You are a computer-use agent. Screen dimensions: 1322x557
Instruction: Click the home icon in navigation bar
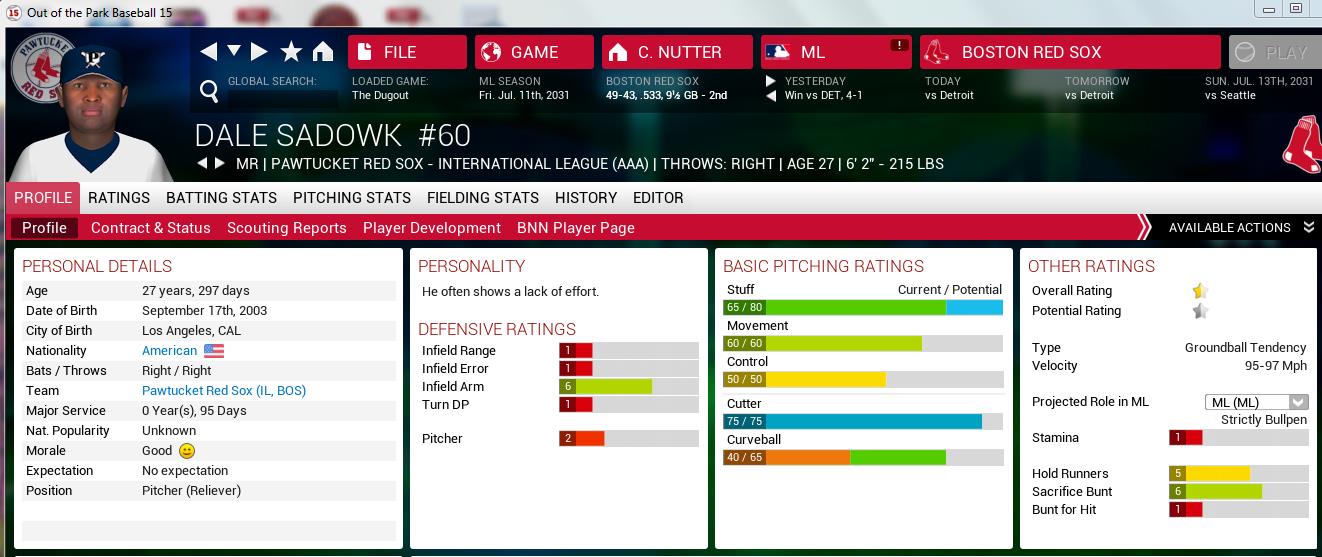322,52
